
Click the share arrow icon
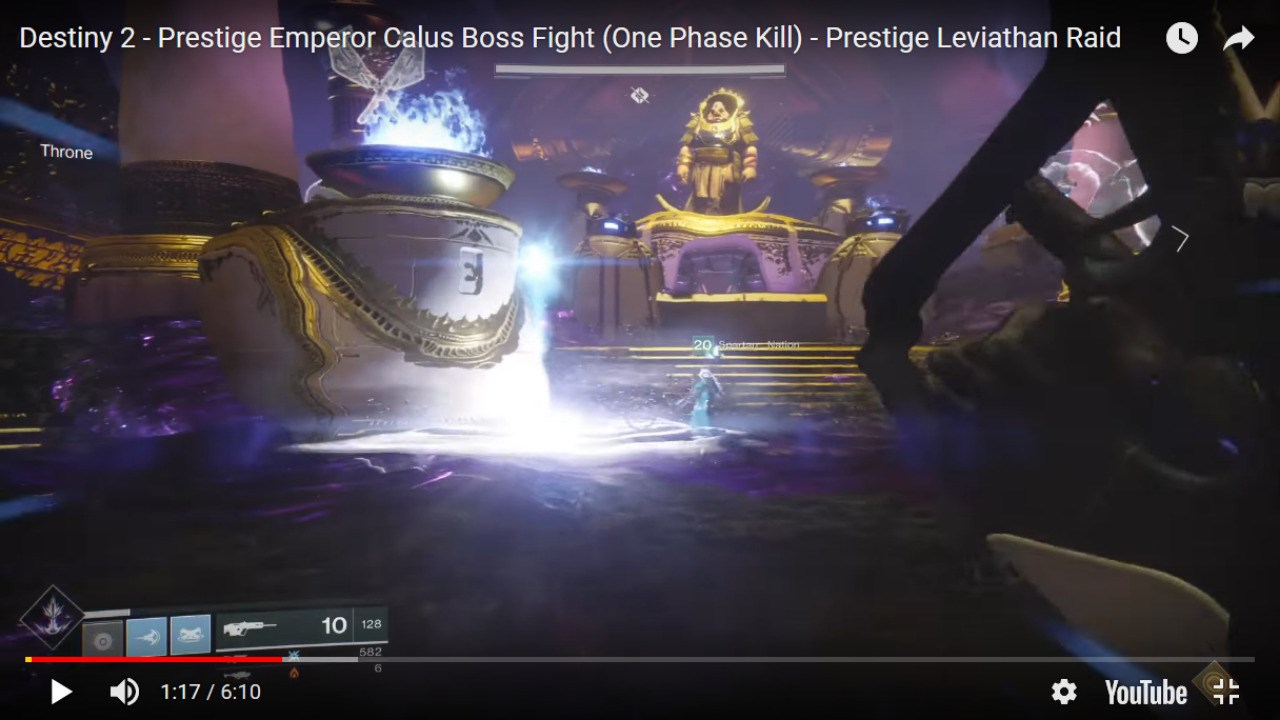coord(1238,36)
